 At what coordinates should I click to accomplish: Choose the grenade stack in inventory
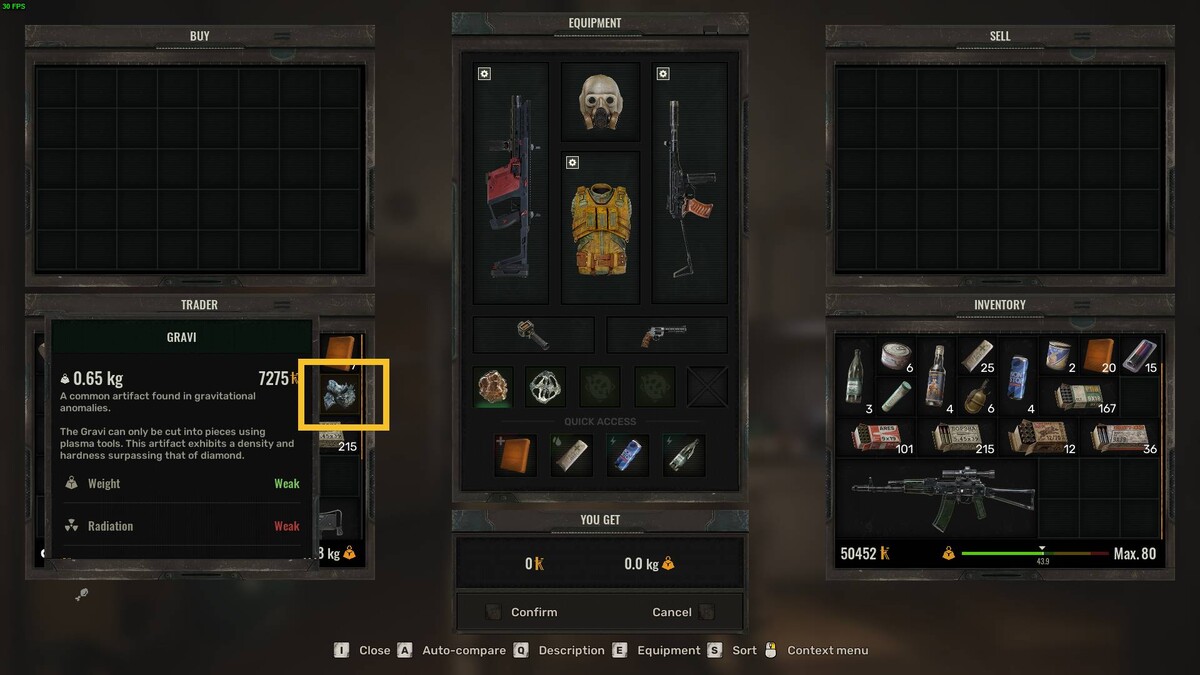tap(977, 393)
